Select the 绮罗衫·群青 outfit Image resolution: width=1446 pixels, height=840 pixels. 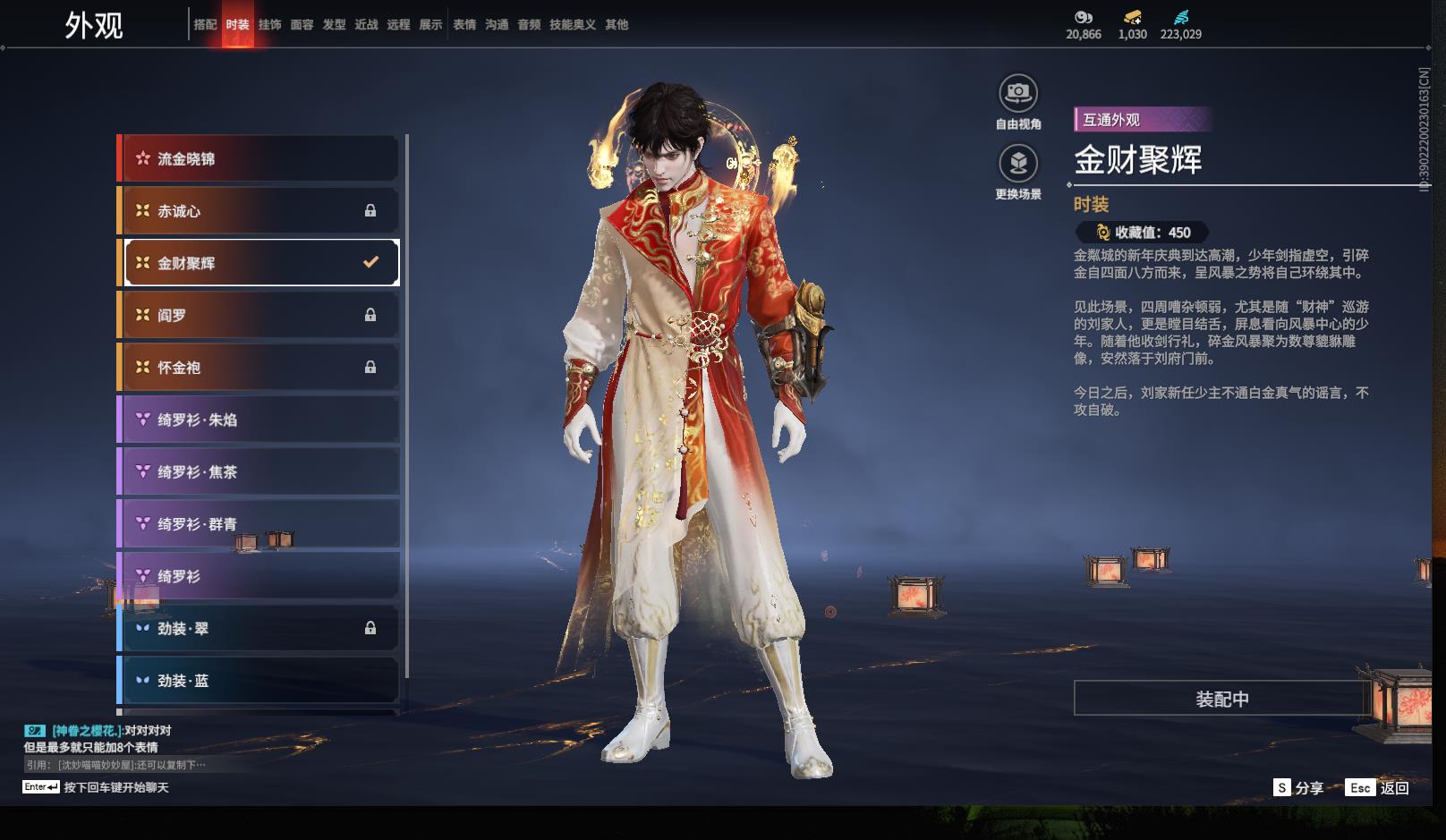click(x=259, y=524)
